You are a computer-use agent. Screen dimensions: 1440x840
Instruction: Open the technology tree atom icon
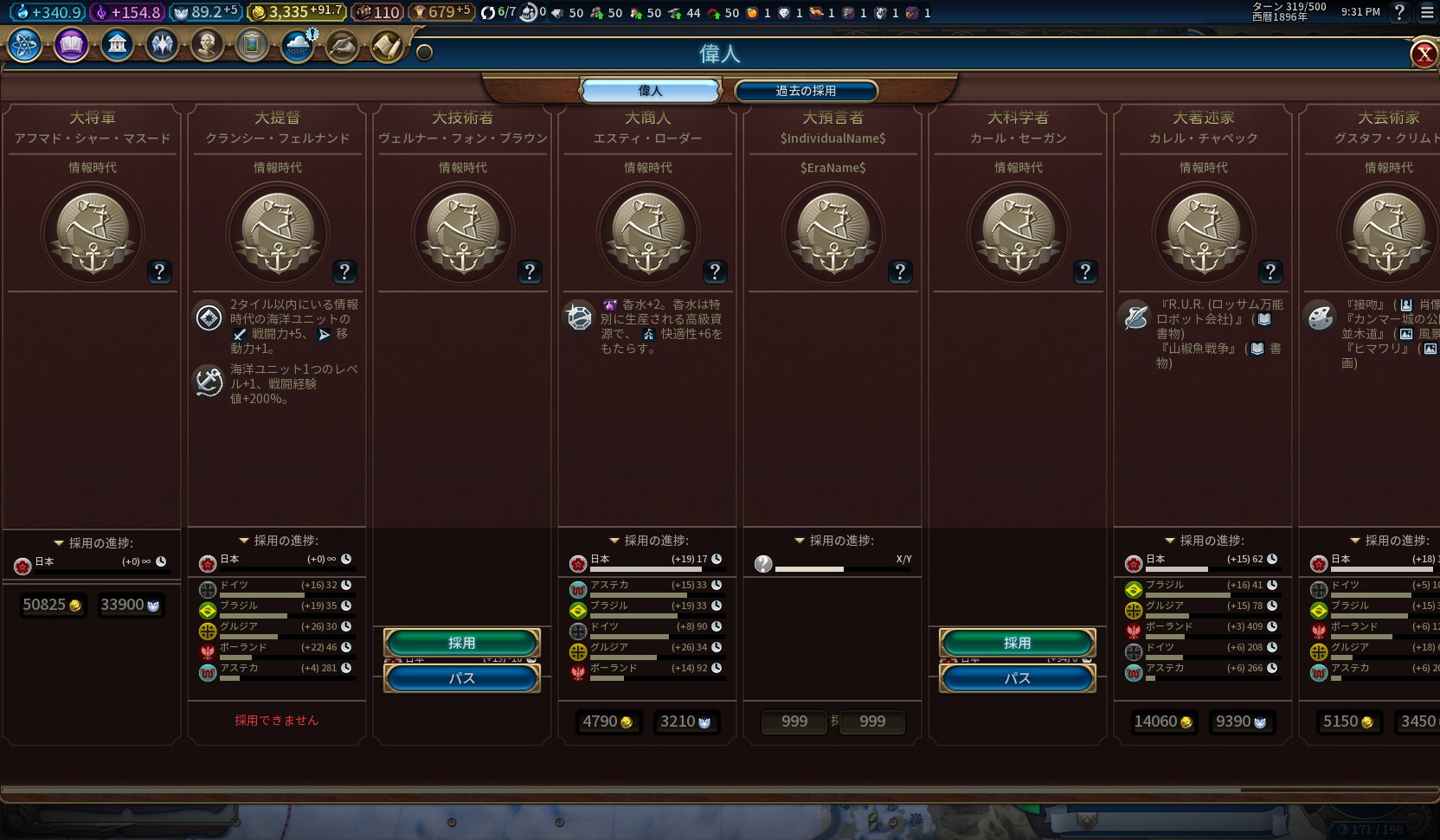(x=24, y=44)
